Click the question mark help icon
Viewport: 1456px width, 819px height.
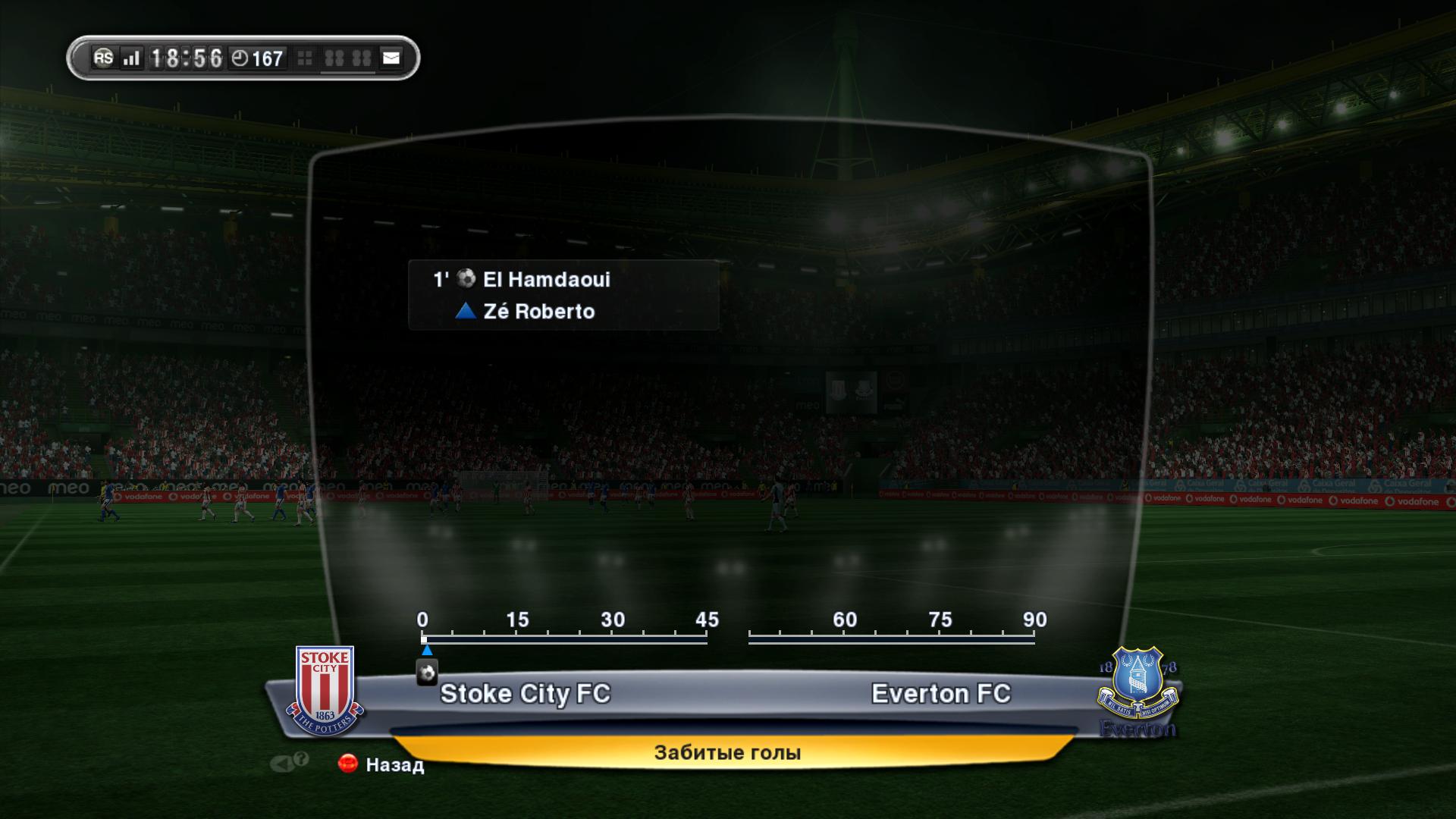click(301, 759)
